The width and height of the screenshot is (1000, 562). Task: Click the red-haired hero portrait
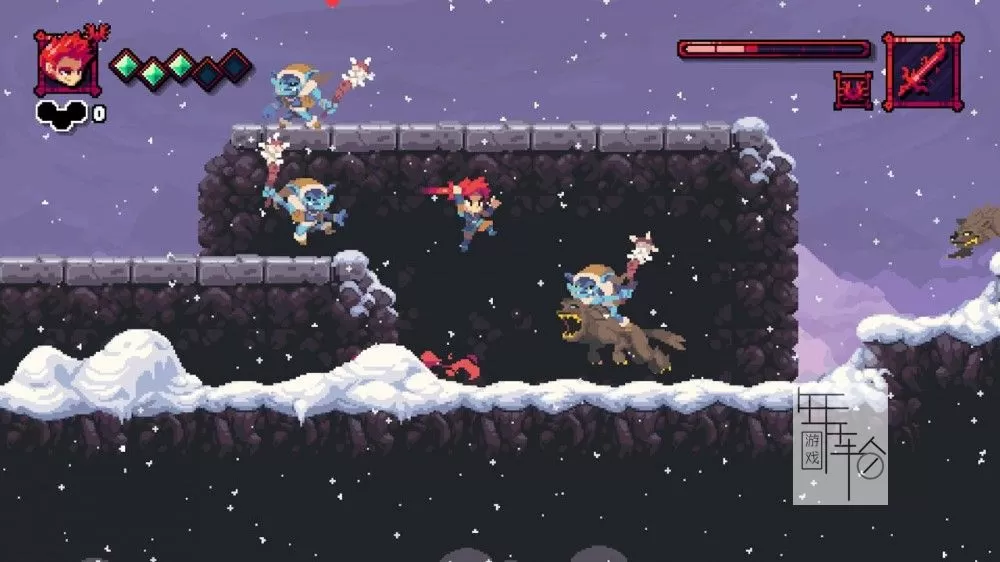(64, 64)
